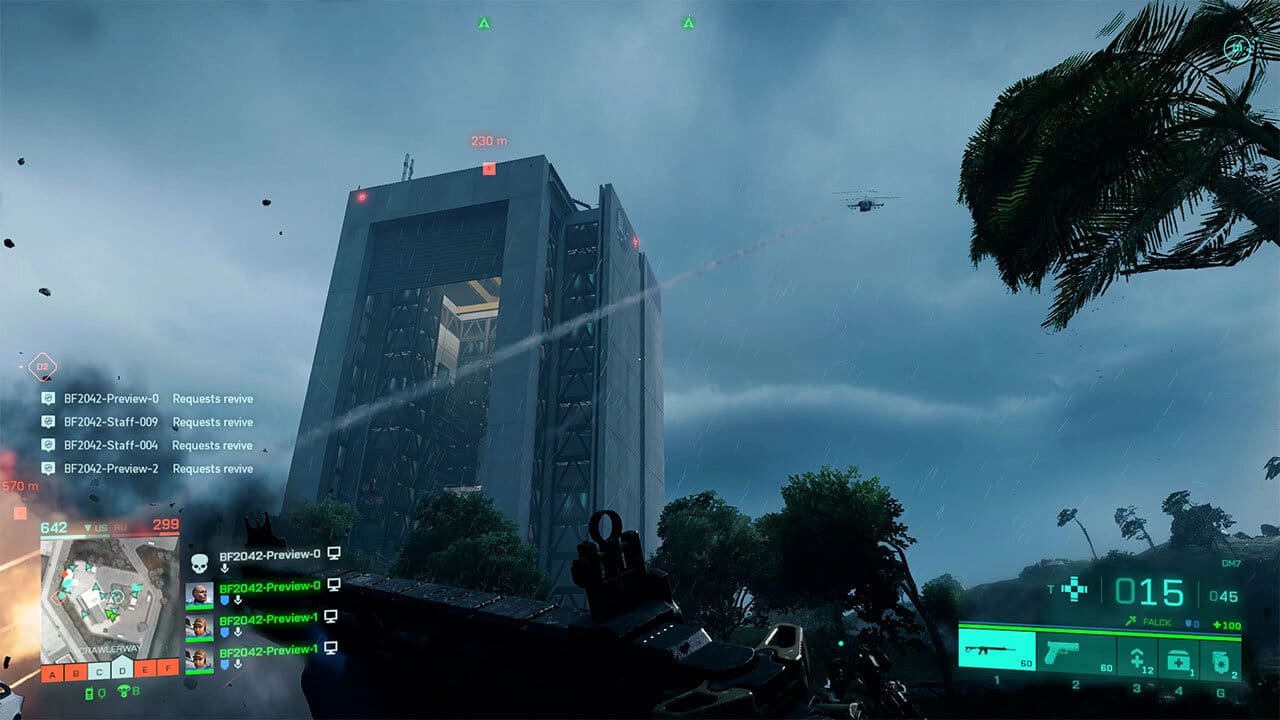
Task: Select the pistol icon in weapon slot 2
Action: pyautogui.click(x=1061, y=653)
